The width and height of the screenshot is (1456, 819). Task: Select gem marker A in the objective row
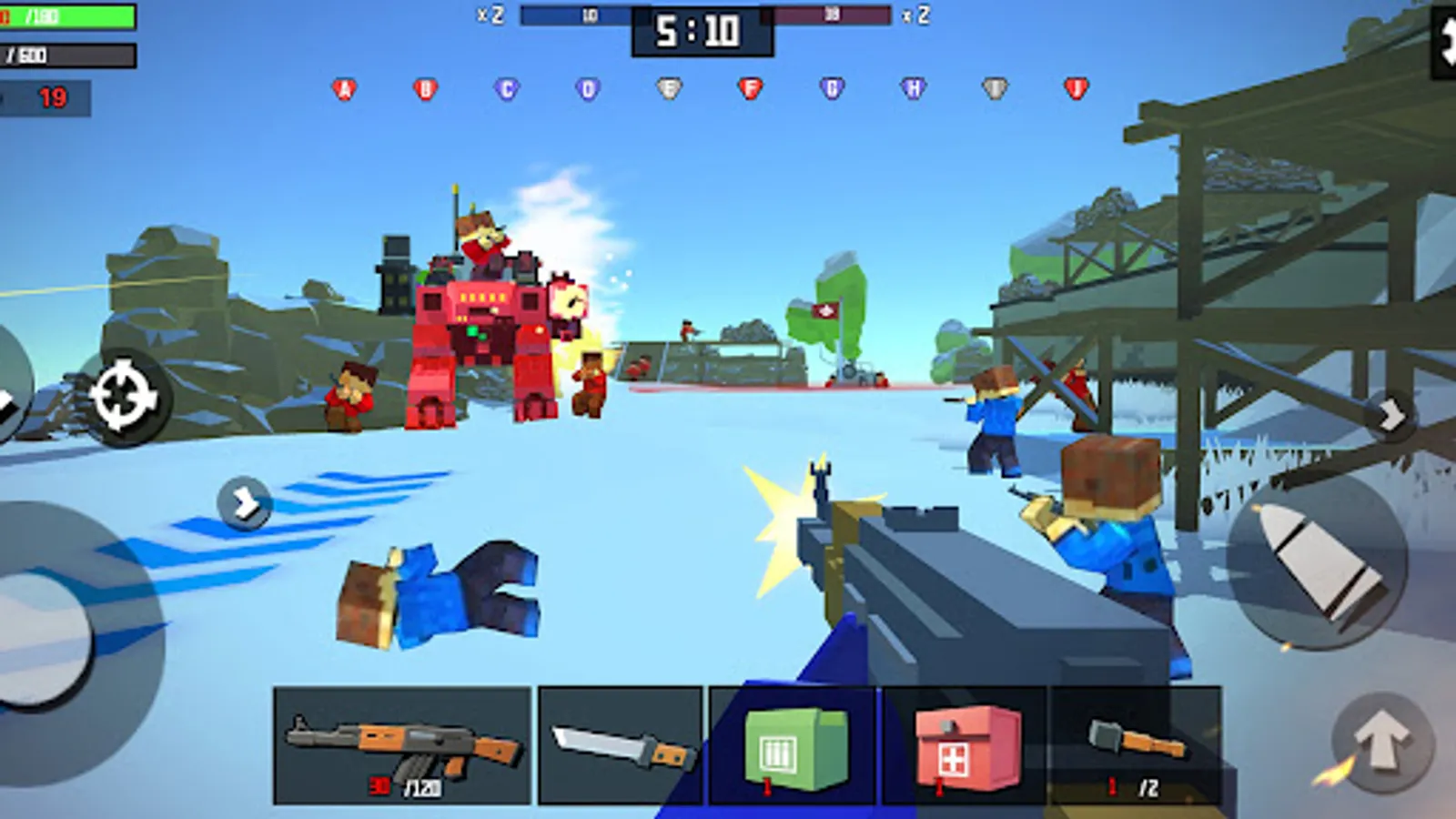342,87
